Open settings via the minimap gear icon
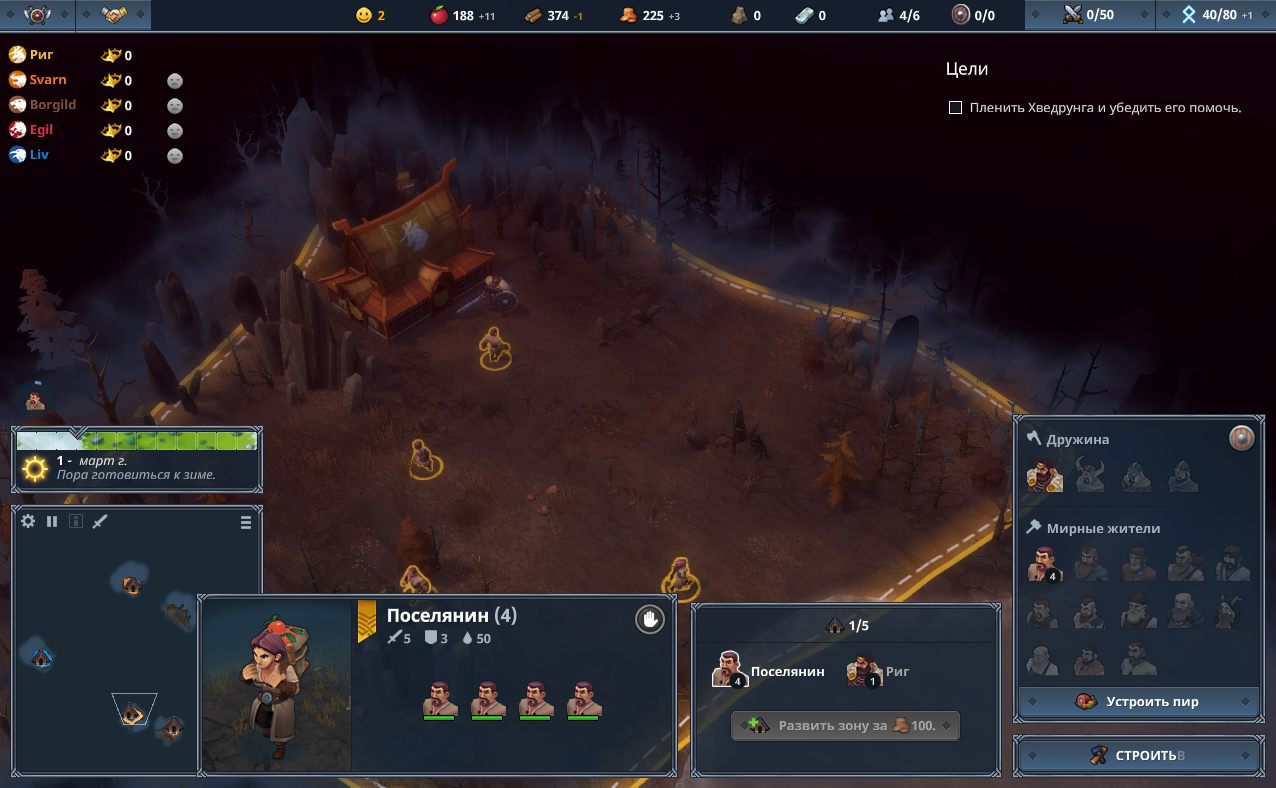Image resolution: width=1276 pixels, height=788 pixels. pyautogui.click(x=28, y=521)
